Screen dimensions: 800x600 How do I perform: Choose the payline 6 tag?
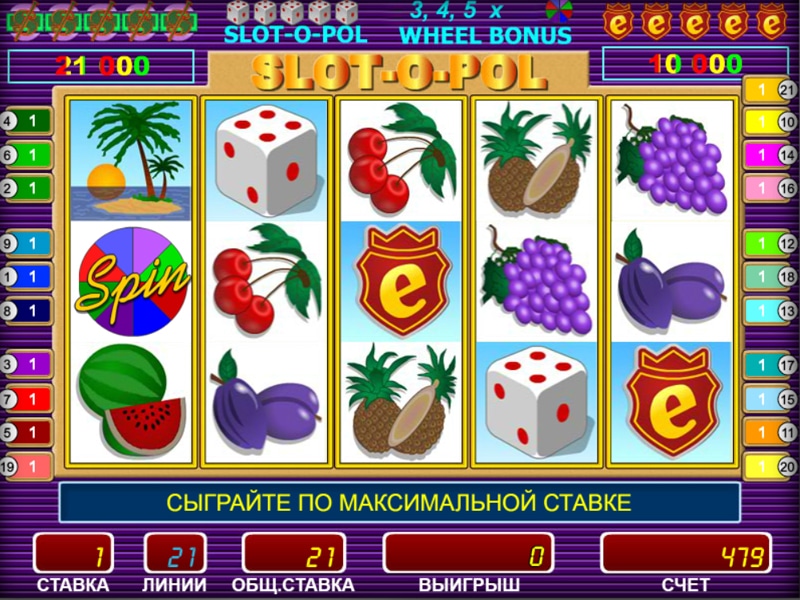point(26,155)
